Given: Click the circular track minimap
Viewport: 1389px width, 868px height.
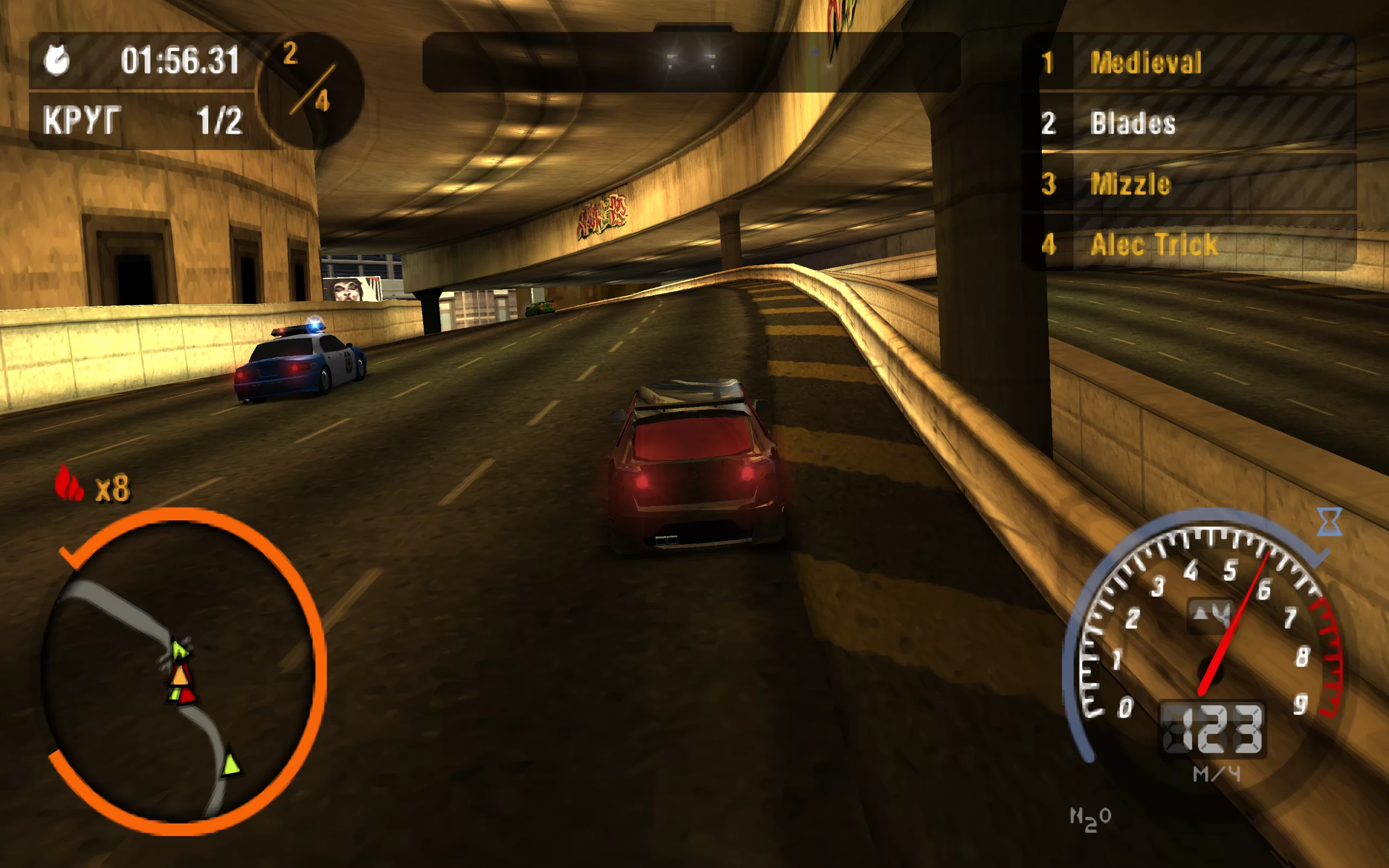Looking at the screenshot, I should (182, 671).
